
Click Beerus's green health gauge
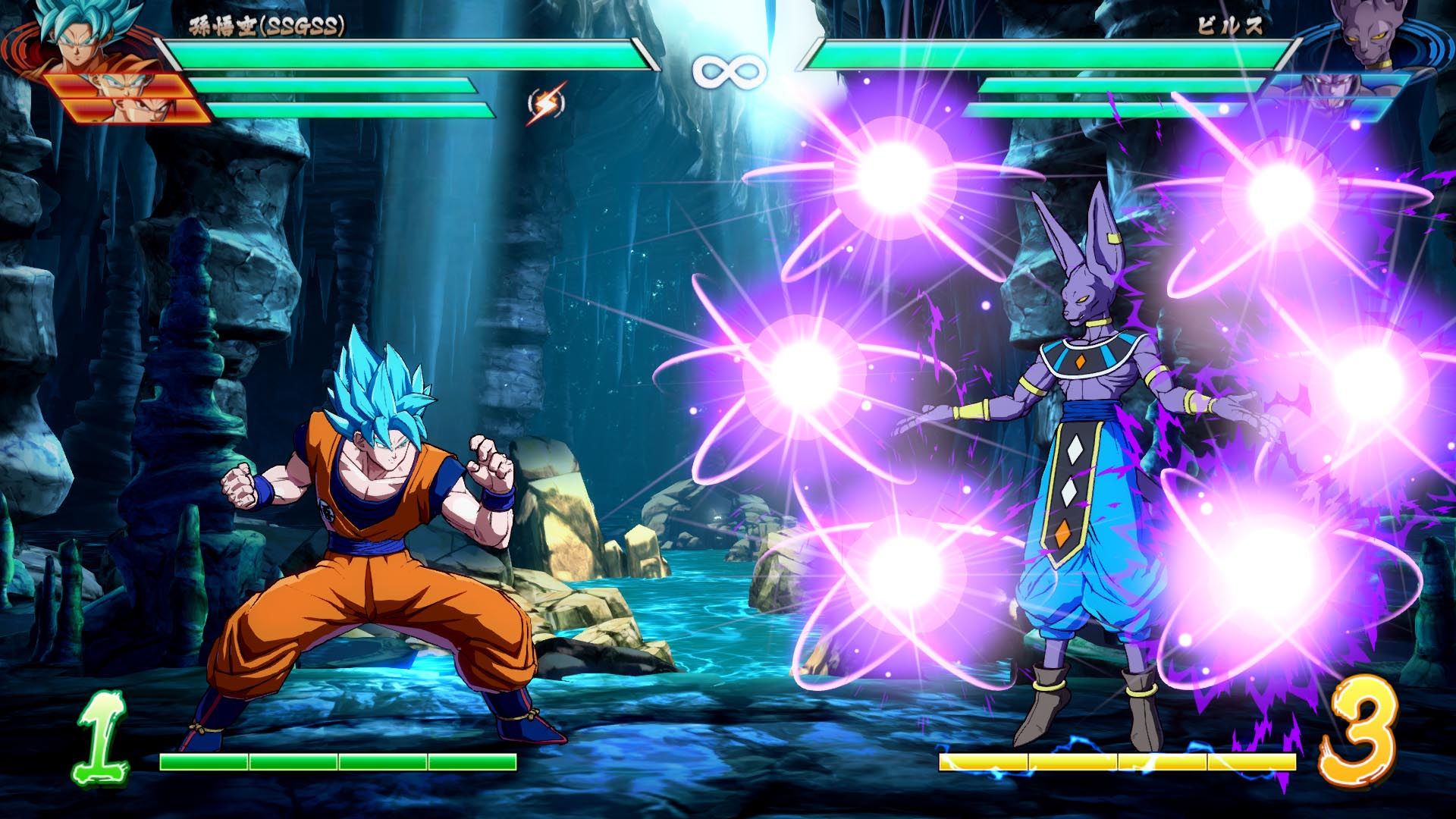[x=1054, y=55]
